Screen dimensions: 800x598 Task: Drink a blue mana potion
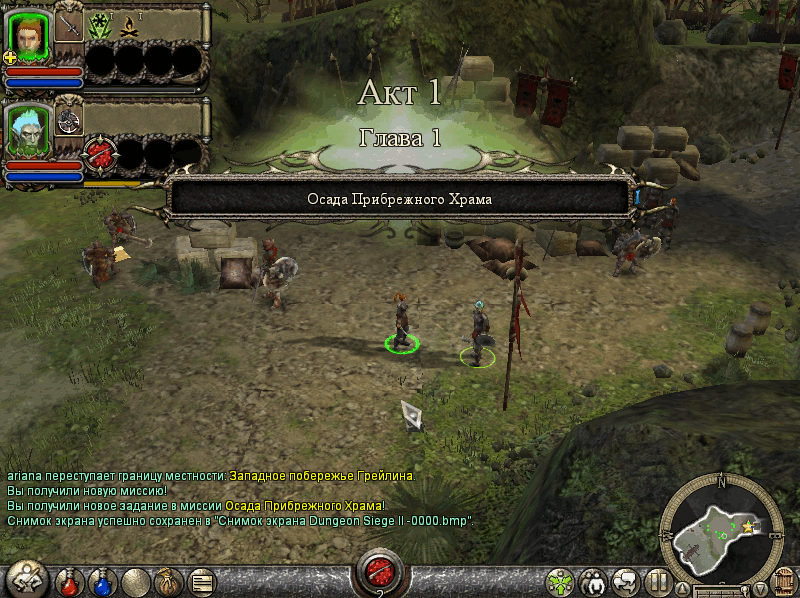[x=102, y=580]
